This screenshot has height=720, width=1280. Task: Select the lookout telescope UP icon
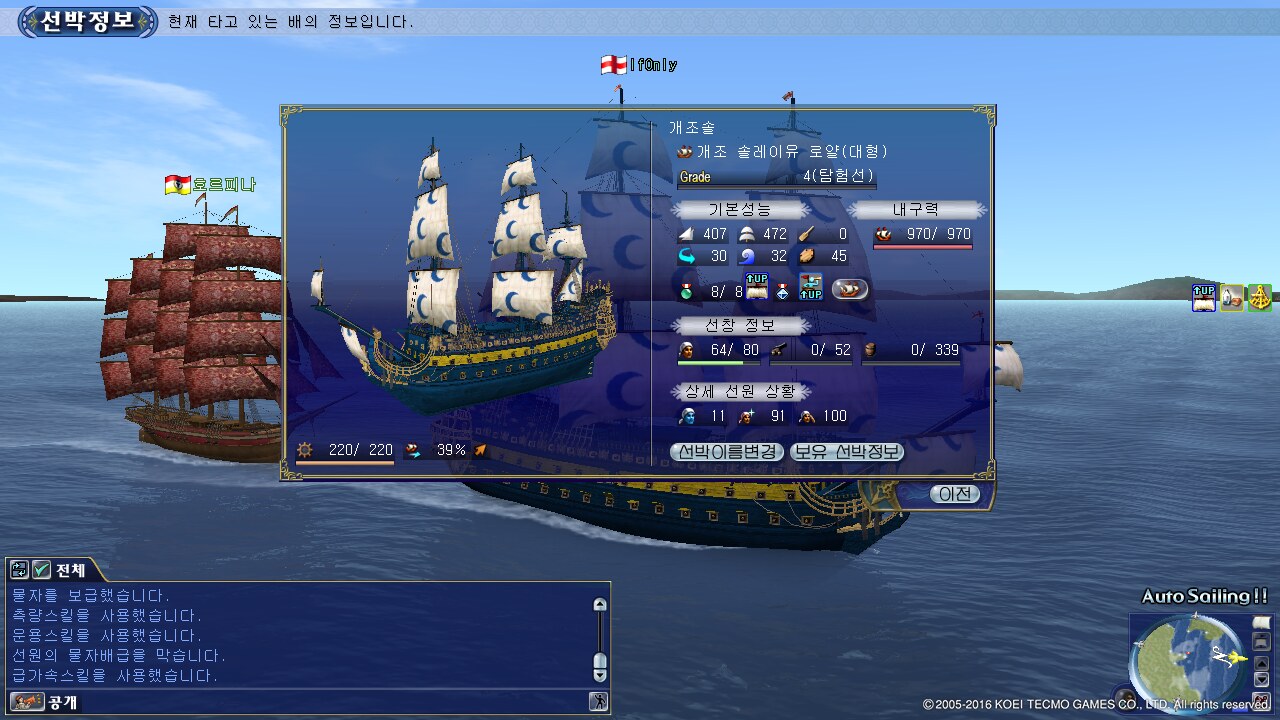(x=809, y=288)
